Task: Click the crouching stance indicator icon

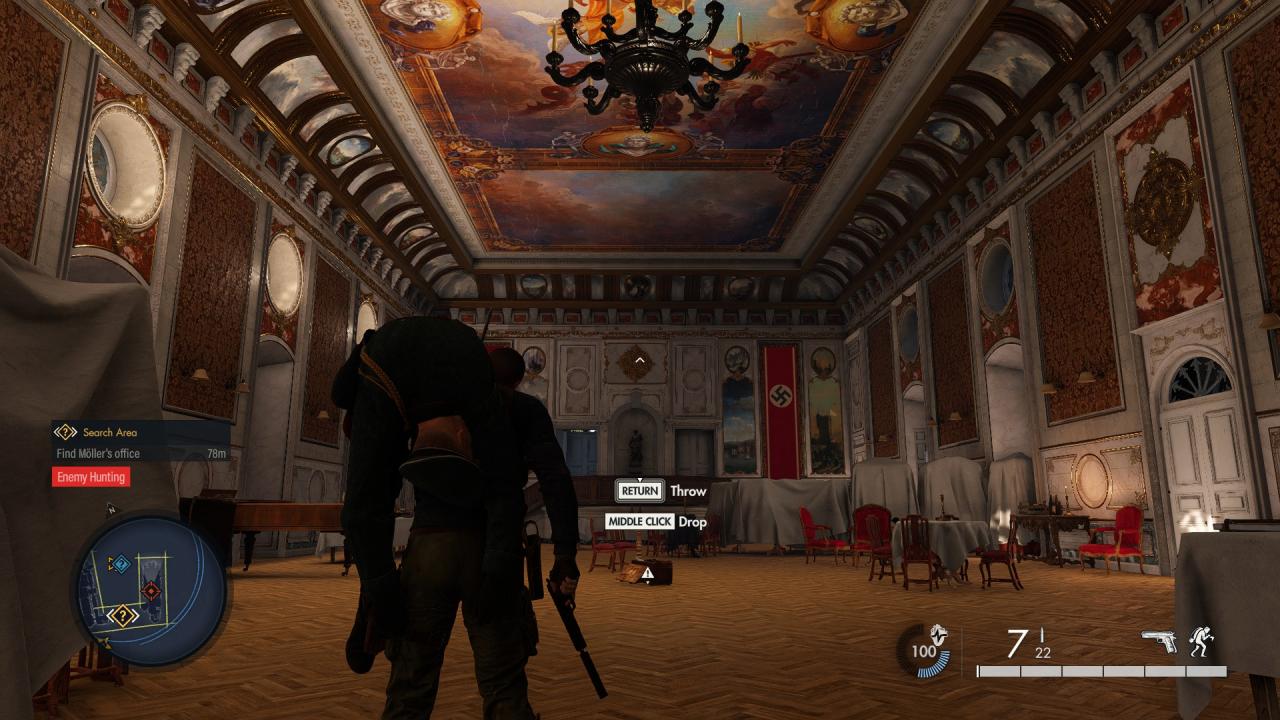Action: (x=1202, y=641)
